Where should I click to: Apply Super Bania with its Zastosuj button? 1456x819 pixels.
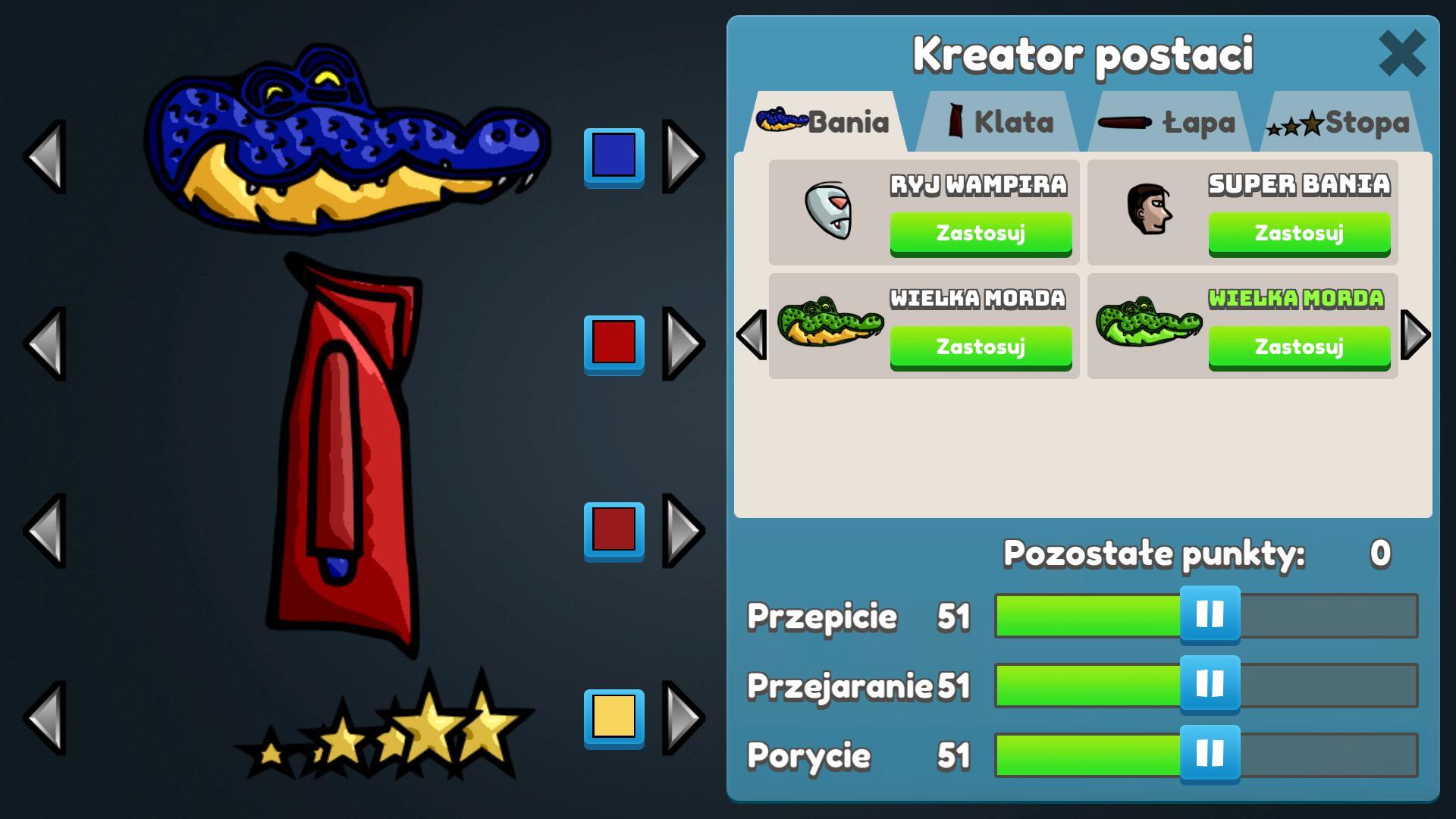pyautogui.click(x=1299, y=233)
